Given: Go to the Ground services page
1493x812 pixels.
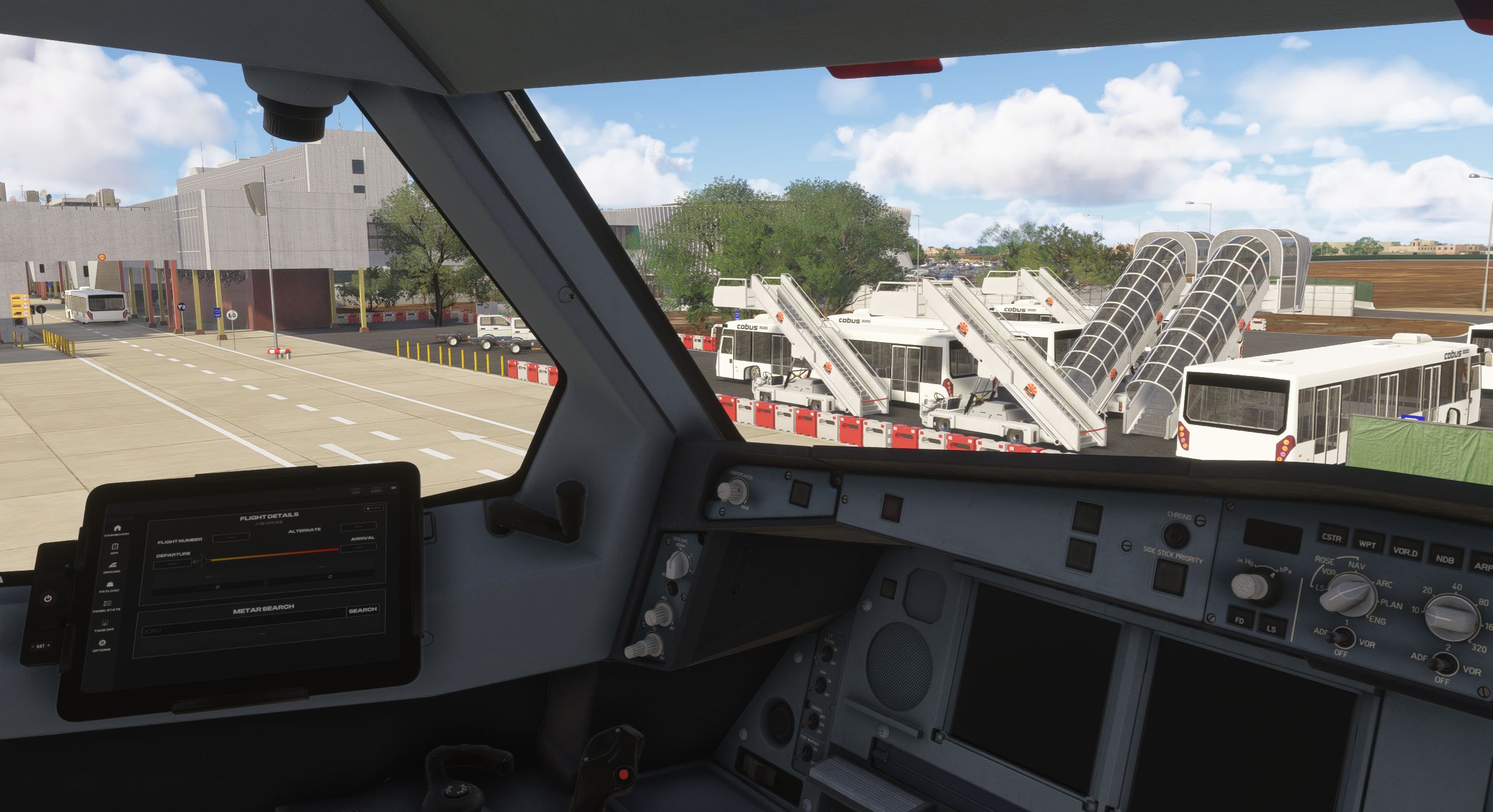Looking at the screenshot, I should coord(112,567).
